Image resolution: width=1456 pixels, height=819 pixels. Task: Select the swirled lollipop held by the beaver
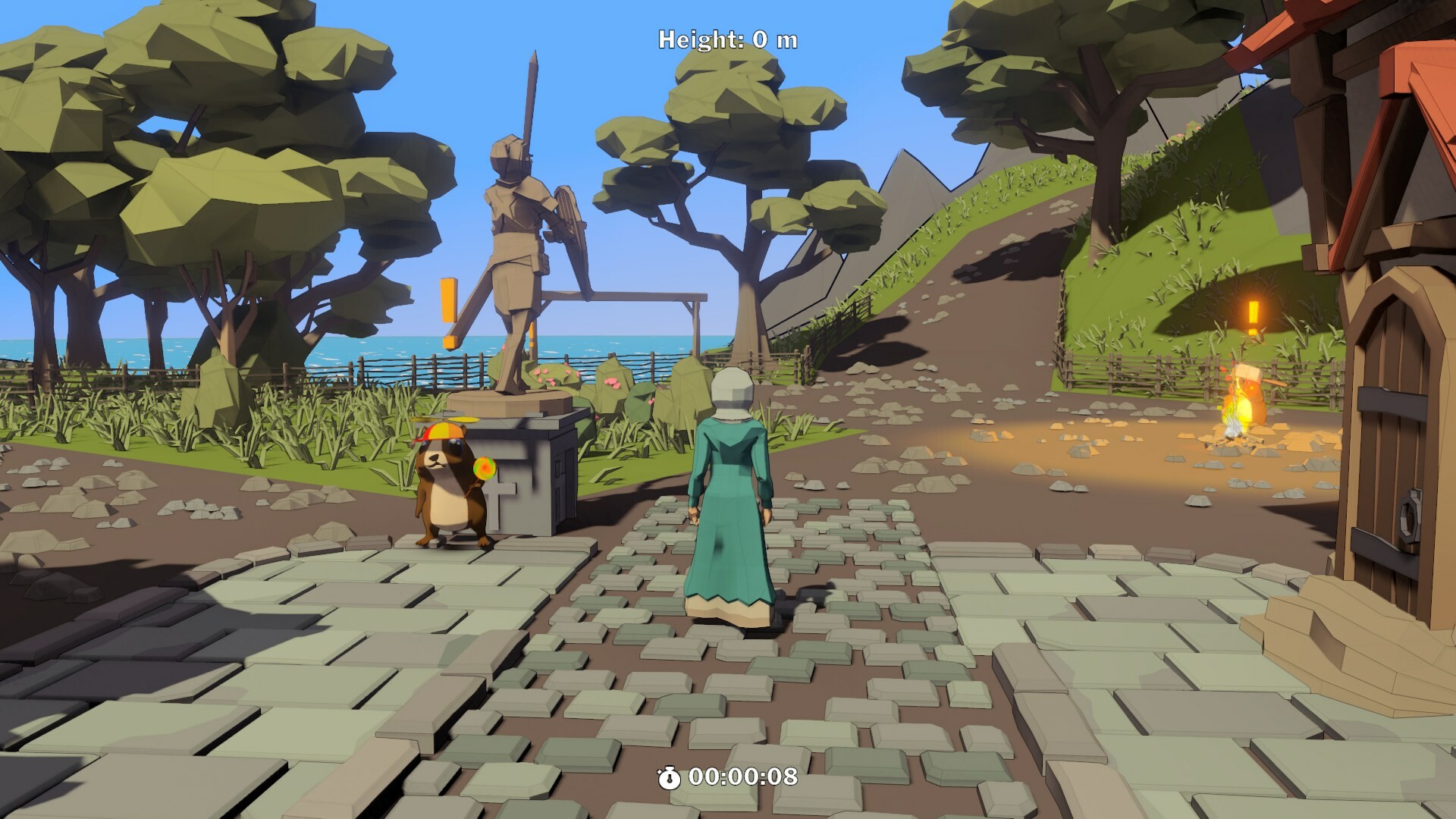485,466
